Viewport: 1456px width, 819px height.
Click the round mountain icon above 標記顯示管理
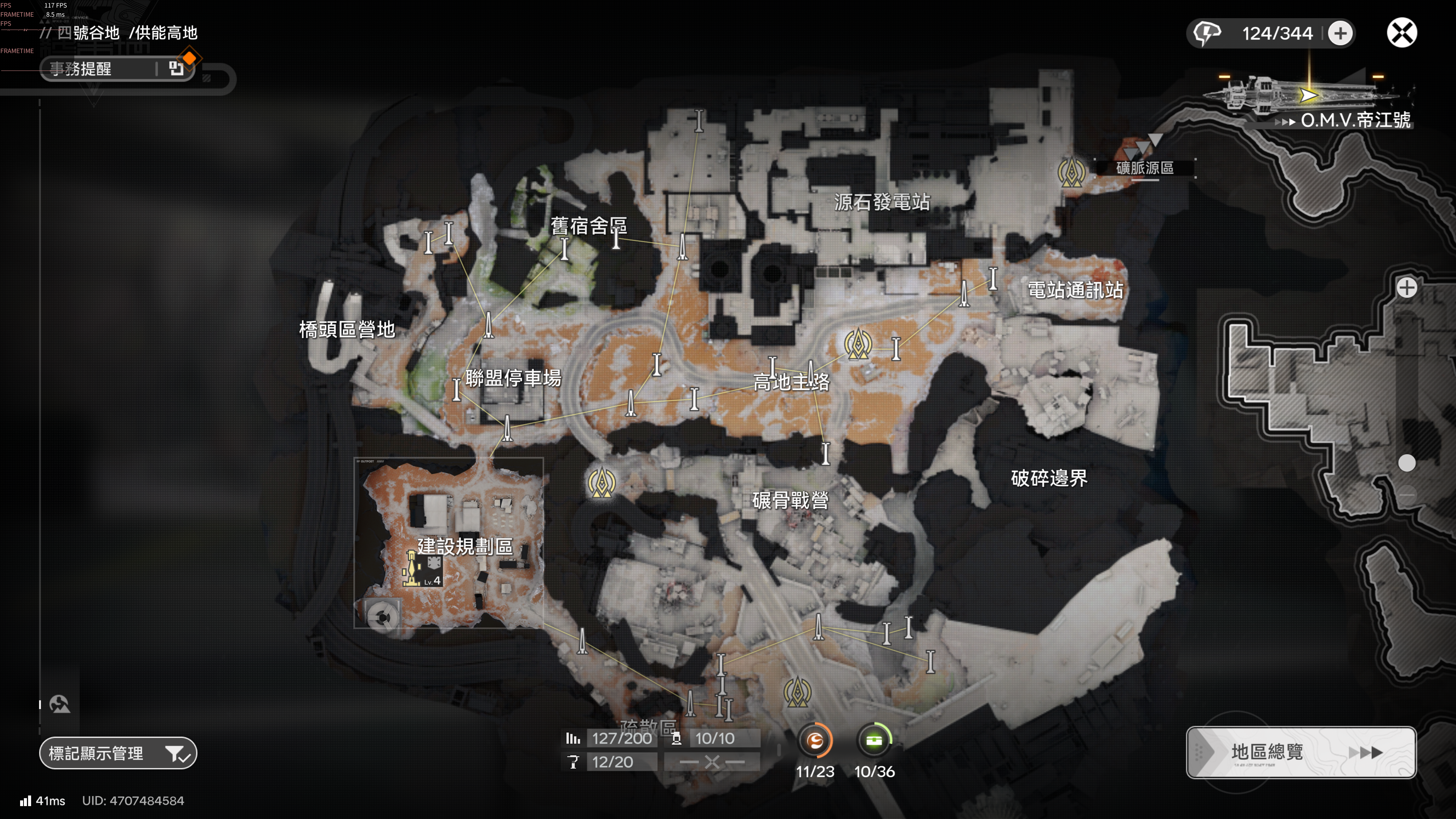pos(60,704)
